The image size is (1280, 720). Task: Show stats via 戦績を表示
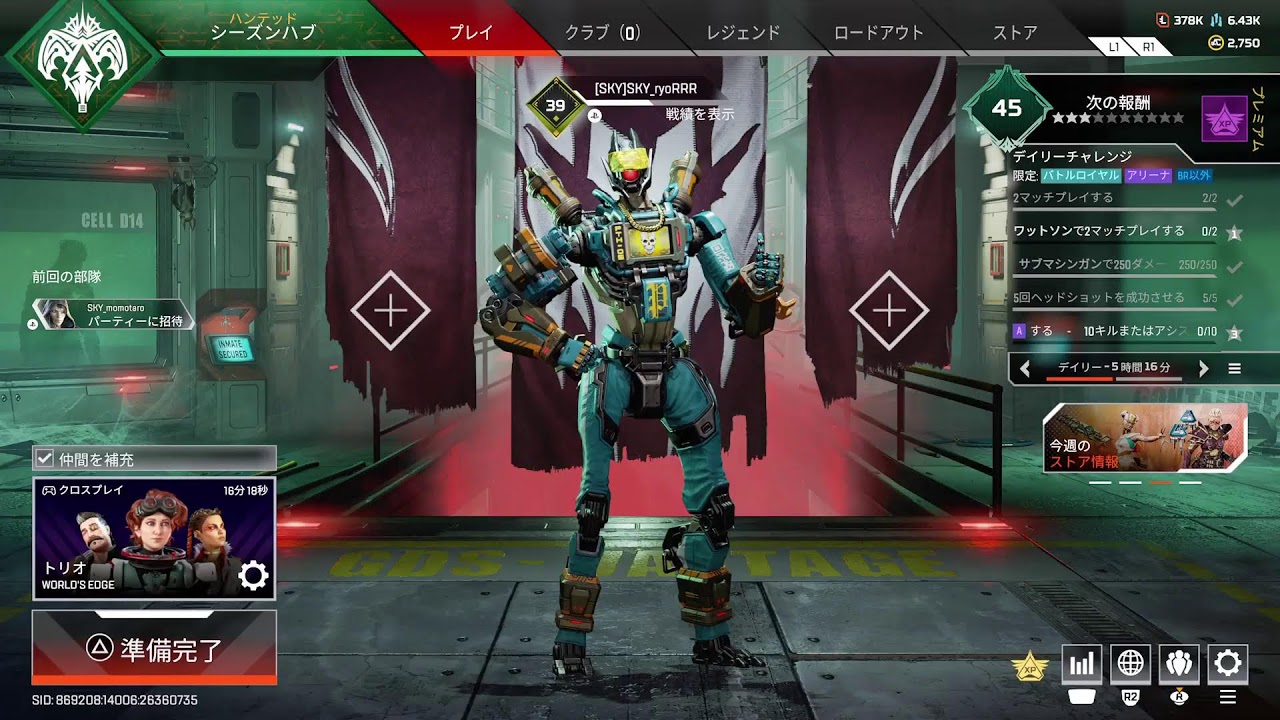700,114
